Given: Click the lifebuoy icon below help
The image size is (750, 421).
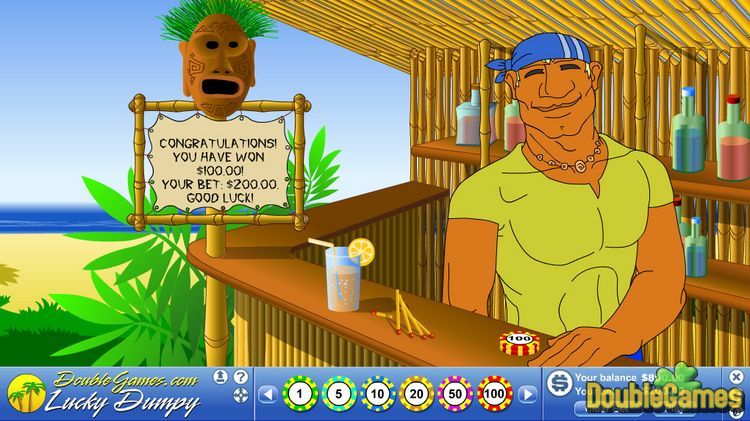Looking at the screenshot, I should tap(240, 395).
